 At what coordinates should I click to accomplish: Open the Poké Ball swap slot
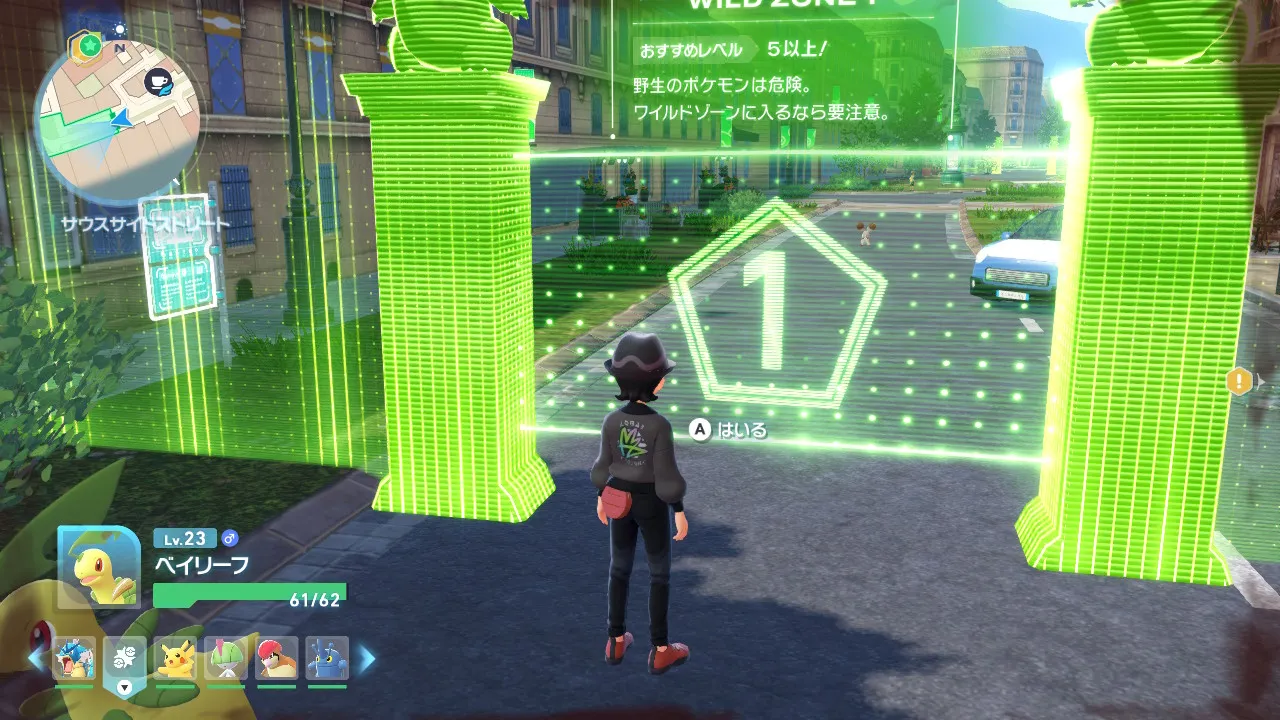point(125,658)
